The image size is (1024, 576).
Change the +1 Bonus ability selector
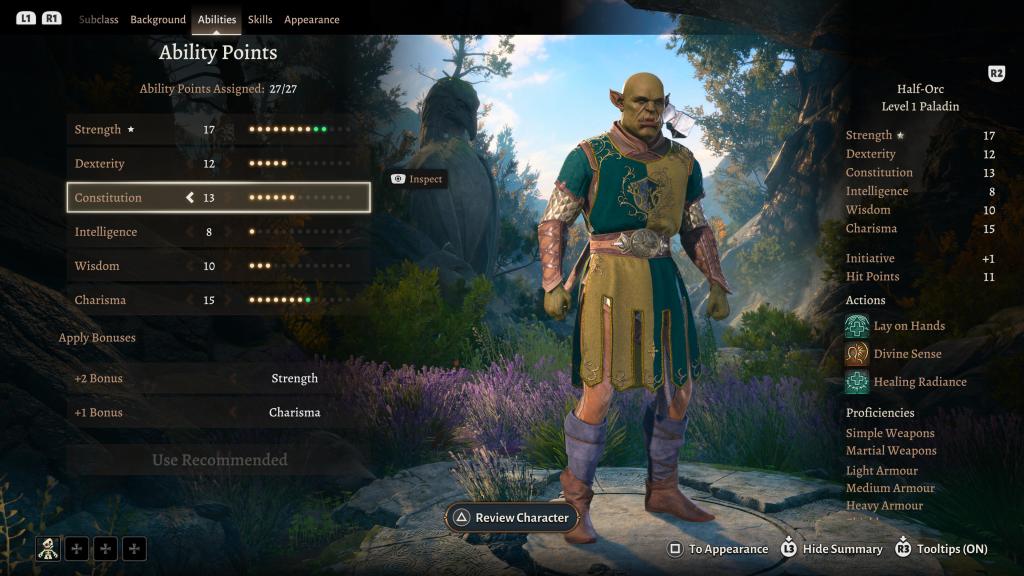[294, 413]
